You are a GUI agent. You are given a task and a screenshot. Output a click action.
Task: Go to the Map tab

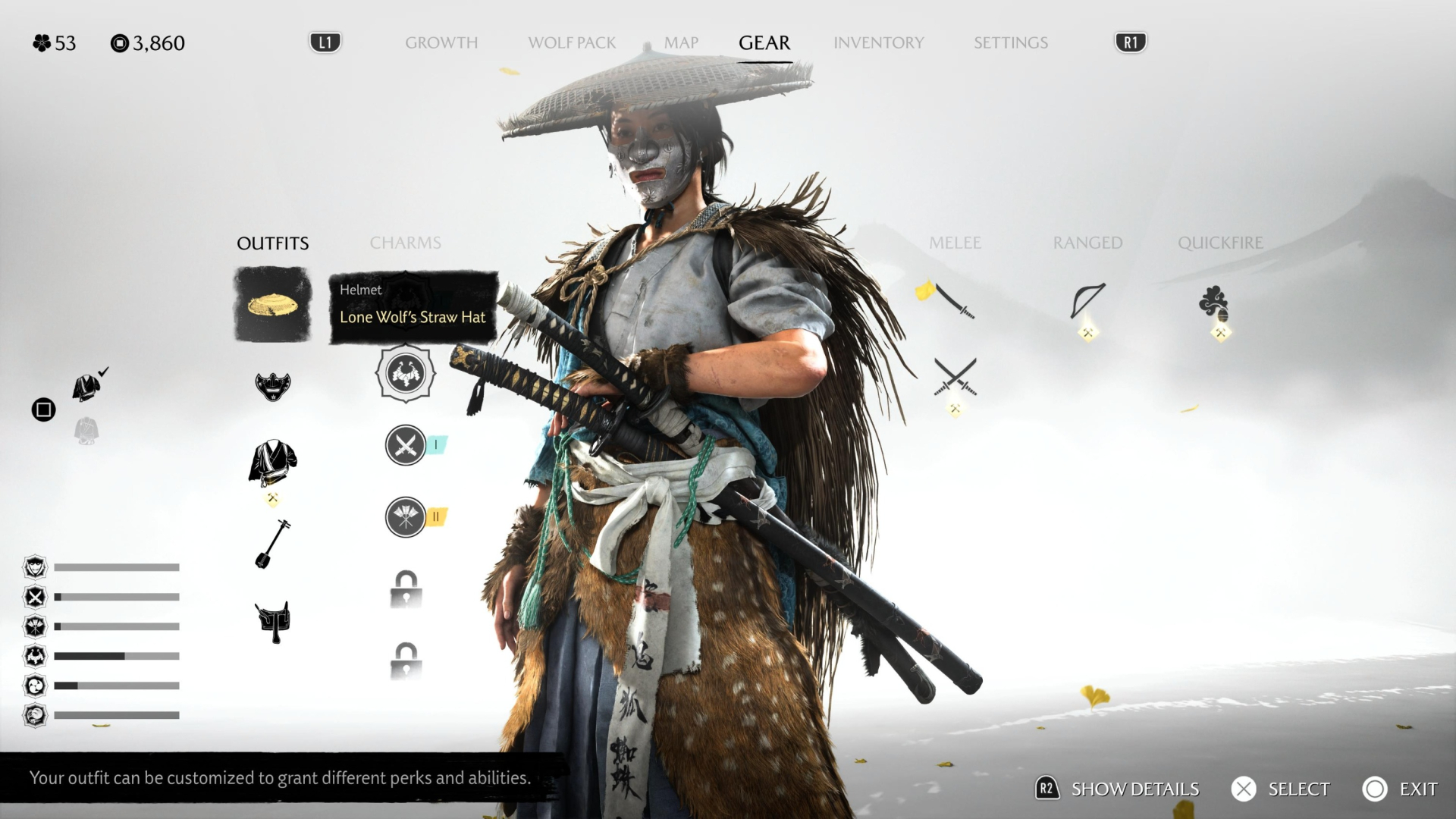(x=681, y=43)
